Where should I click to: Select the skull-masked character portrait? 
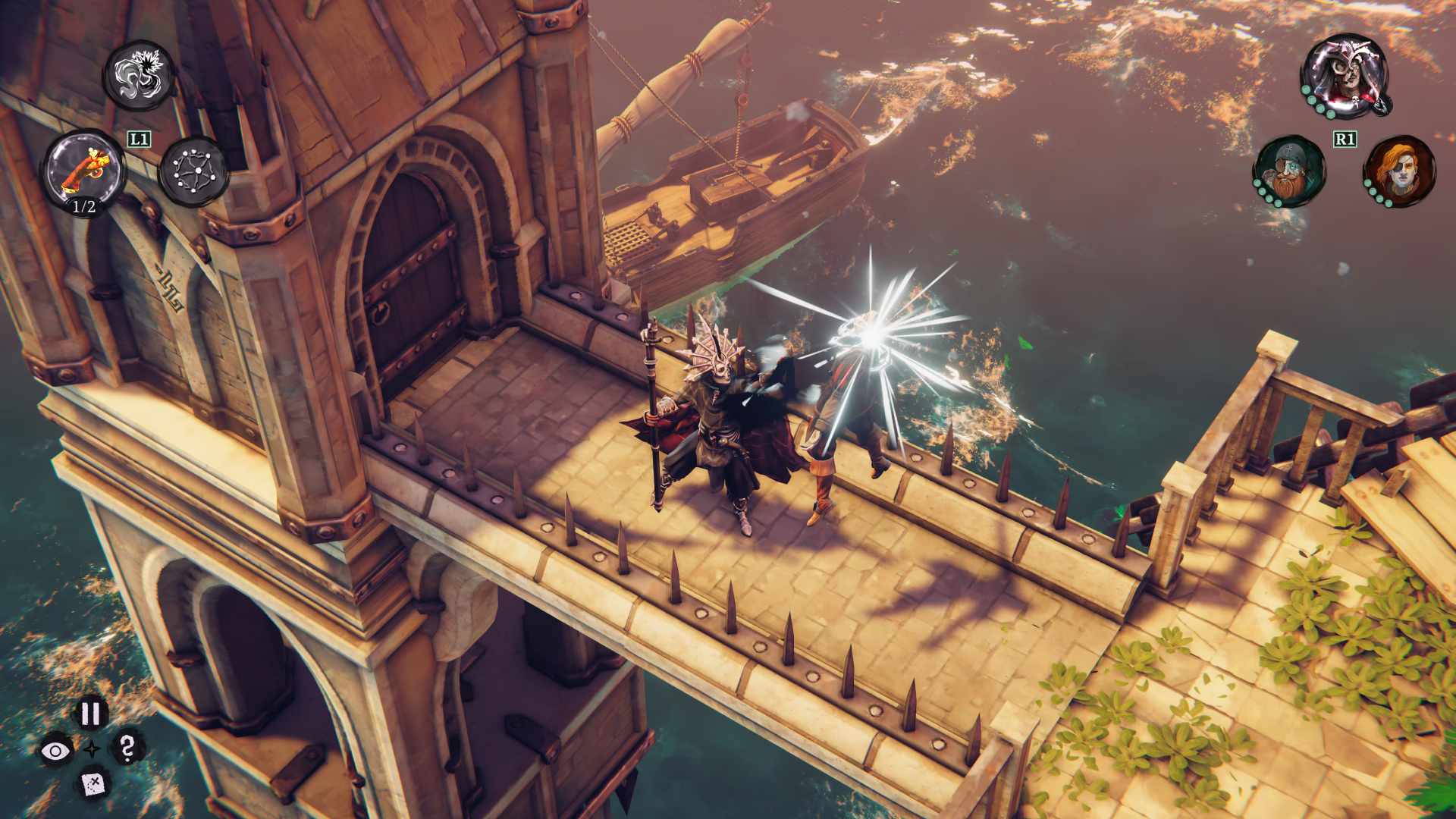[1345, 76]
